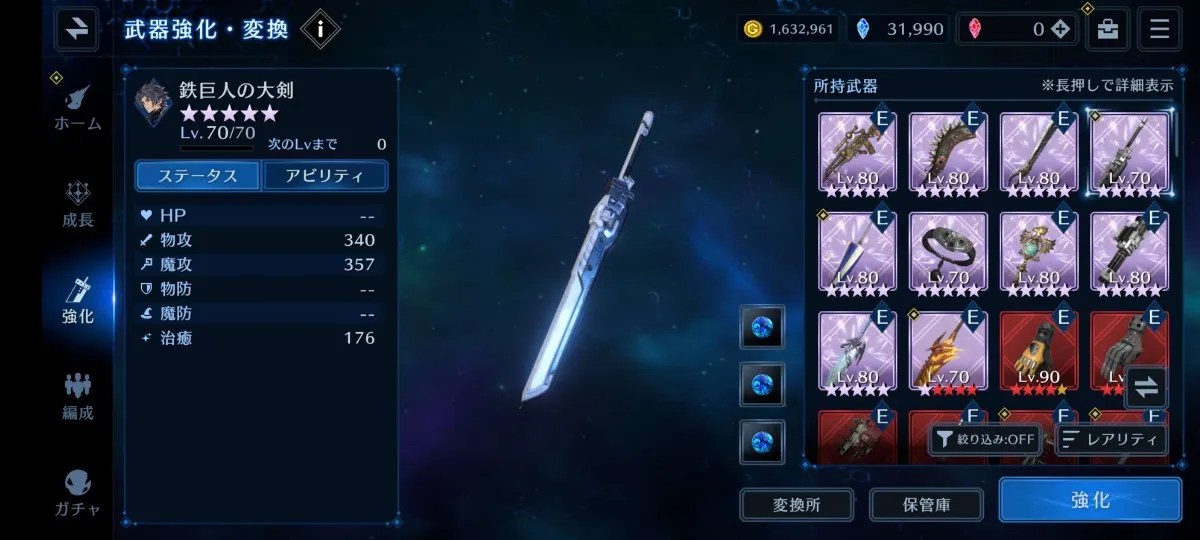Toggle the 絞り込み filter button
The width and height of the screenshot is (1200, 540).
point(985,439)
